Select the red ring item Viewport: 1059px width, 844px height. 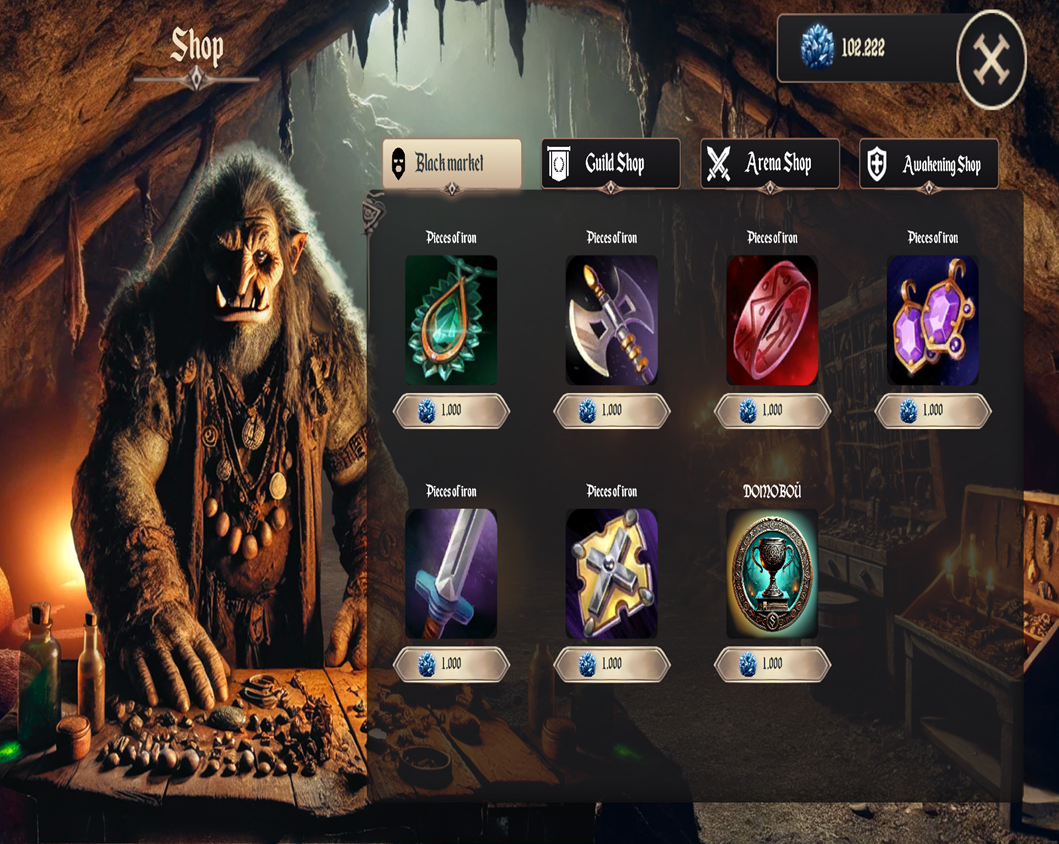coord(772,320)
